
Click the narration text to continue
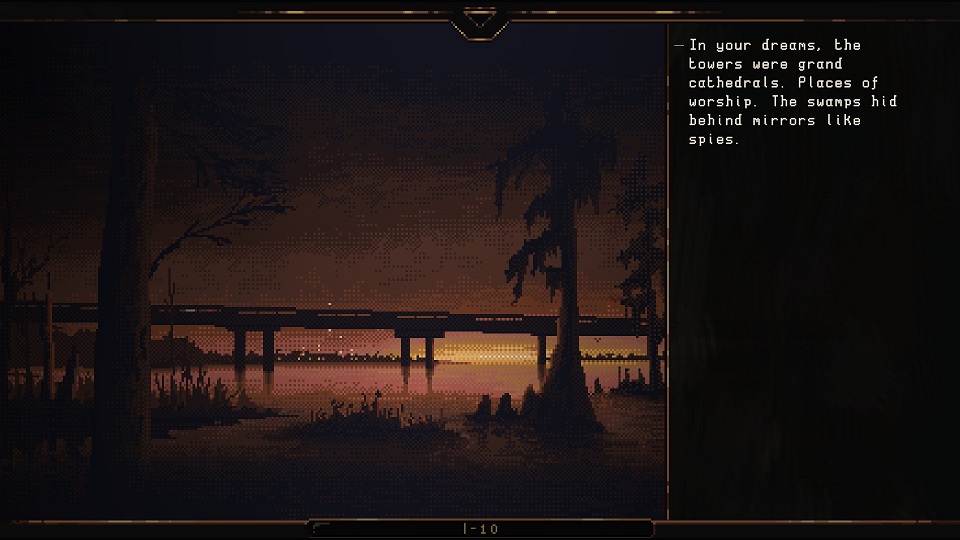pyautogui.click(x=790, y=92)
